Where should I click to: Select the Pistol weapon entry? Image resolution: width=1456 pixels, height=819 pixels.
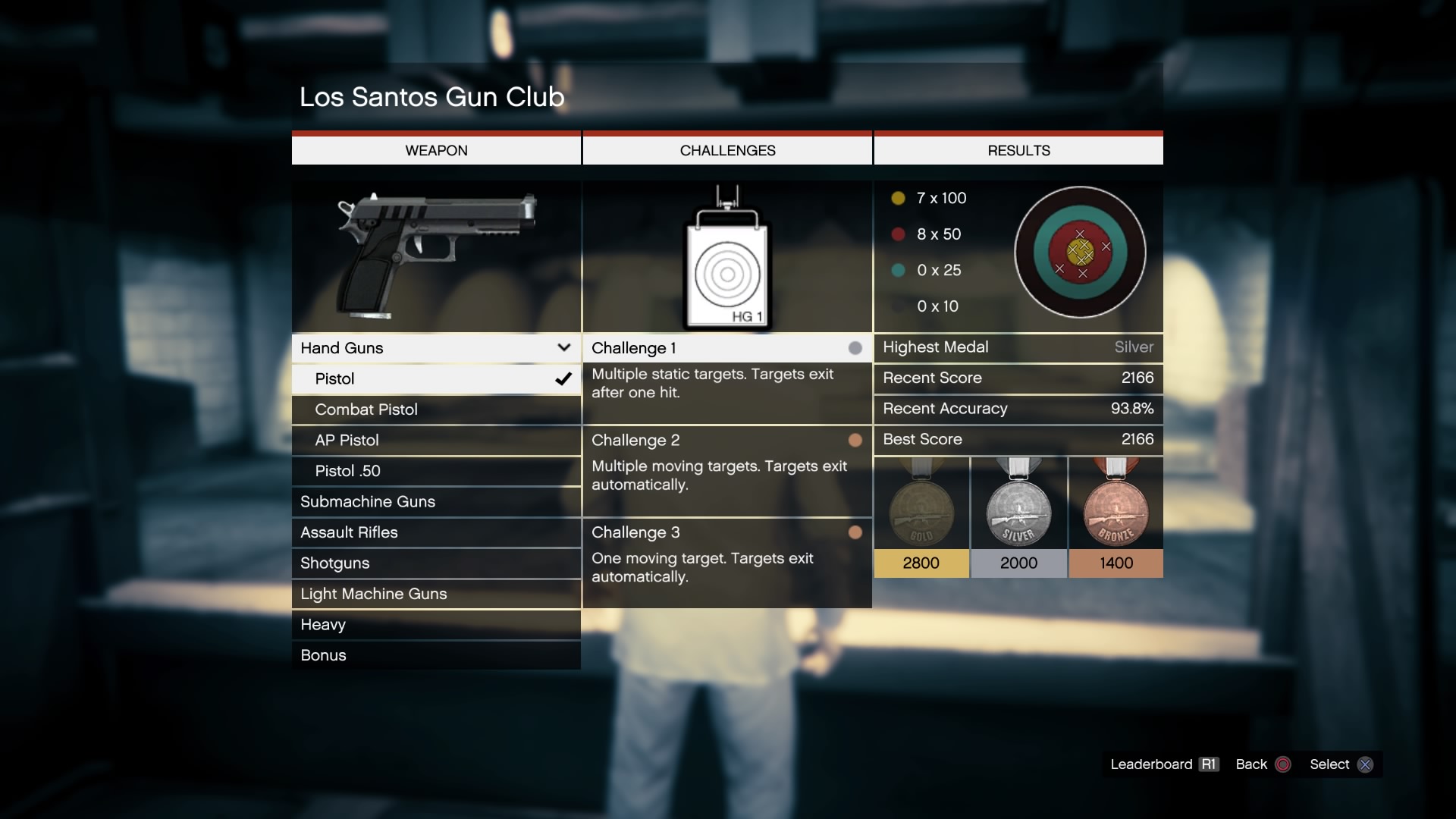[435, 379]
